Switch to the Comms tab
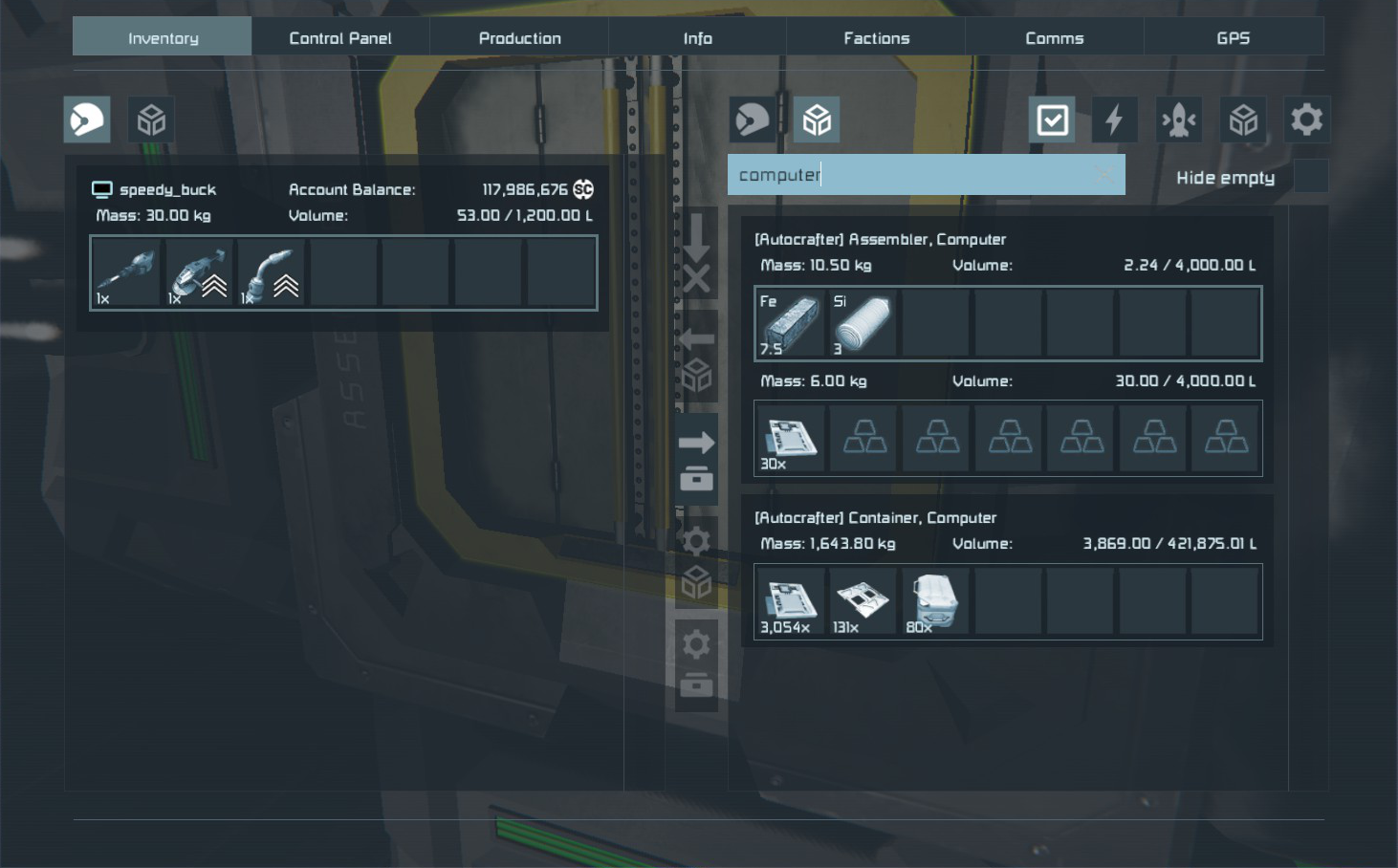 tap(1054, 38)
